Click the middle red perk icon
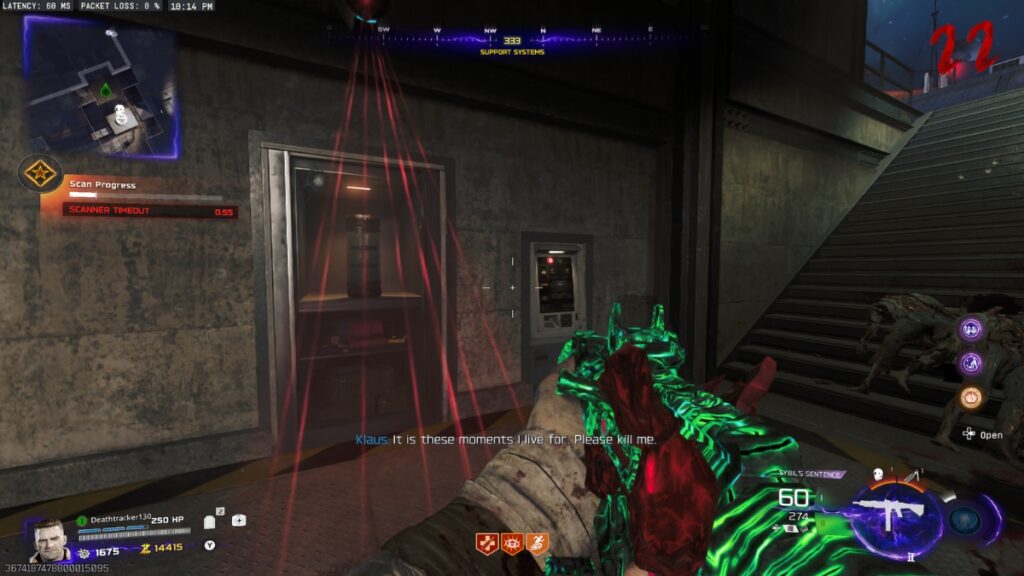This screenshot has height=576, width=1024. pyautogui.click(x=512, y=544)
